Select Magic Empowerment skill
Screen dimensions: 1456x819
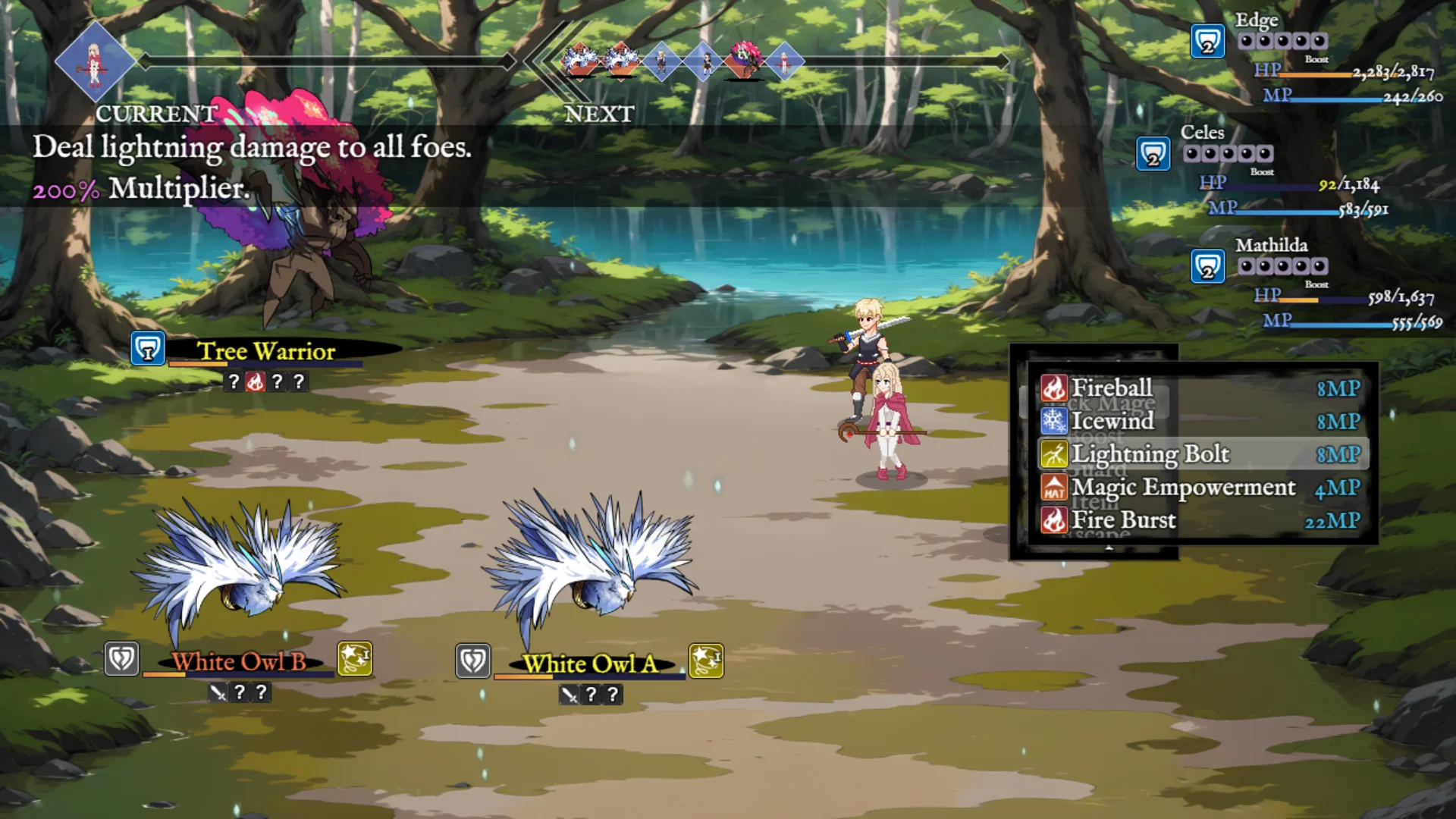(1182, 487)
